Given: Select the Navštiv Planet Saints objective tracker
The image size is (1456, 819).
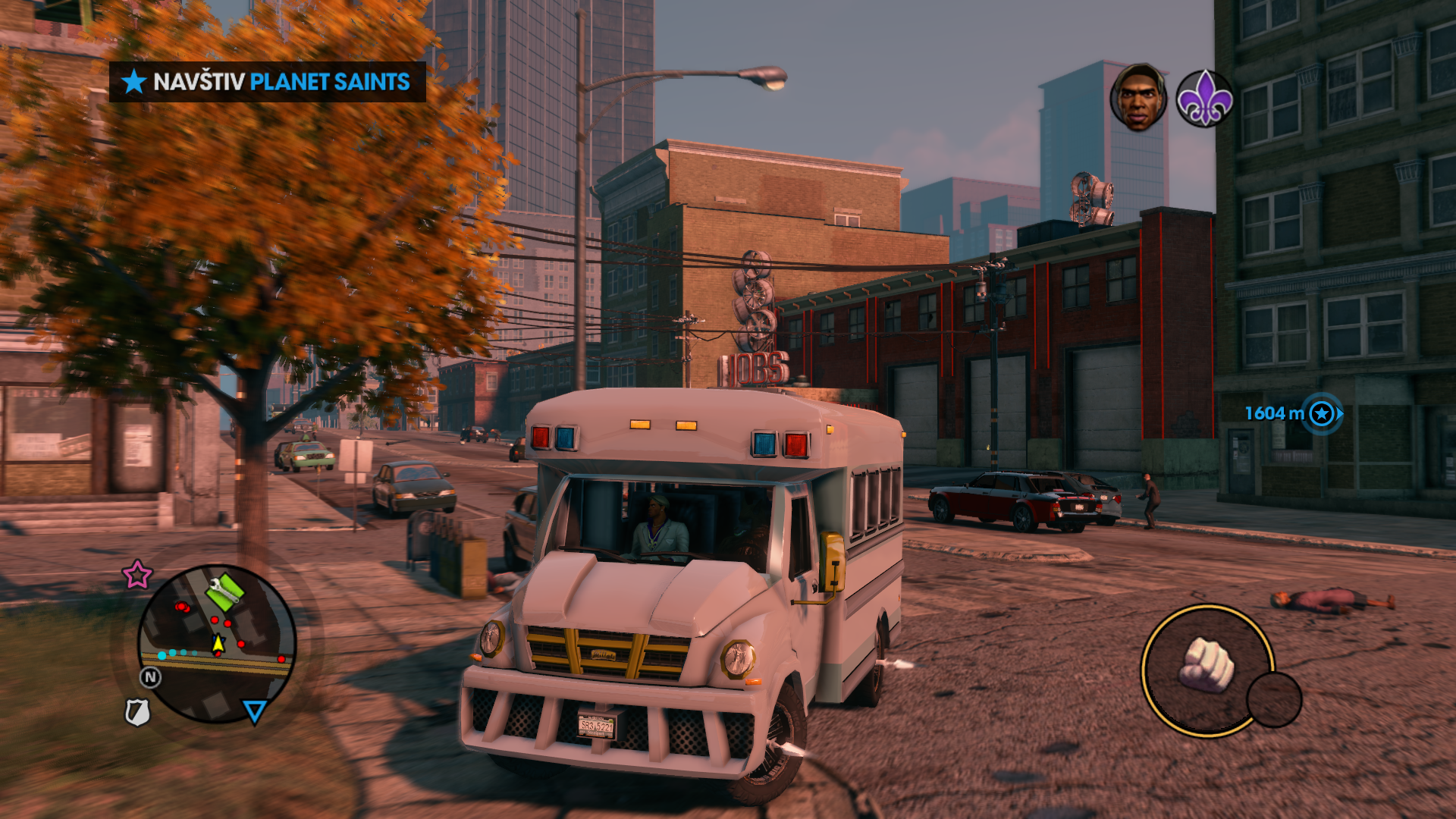Looking at the screenshot, I should [267, 82].
